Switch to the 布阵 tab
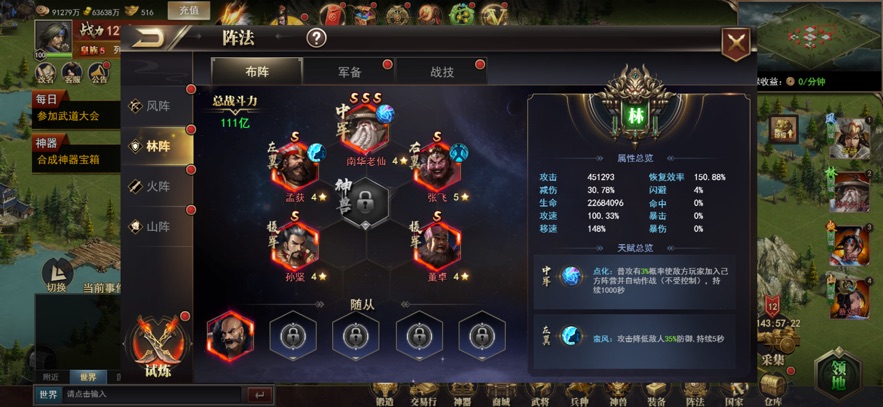 257,72
